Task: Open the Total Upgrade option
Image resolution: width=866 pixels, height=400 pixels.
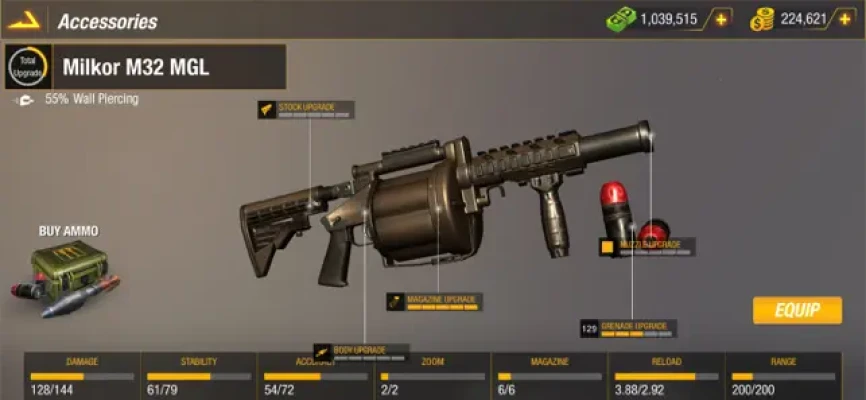Action: [x=27, y=68]
